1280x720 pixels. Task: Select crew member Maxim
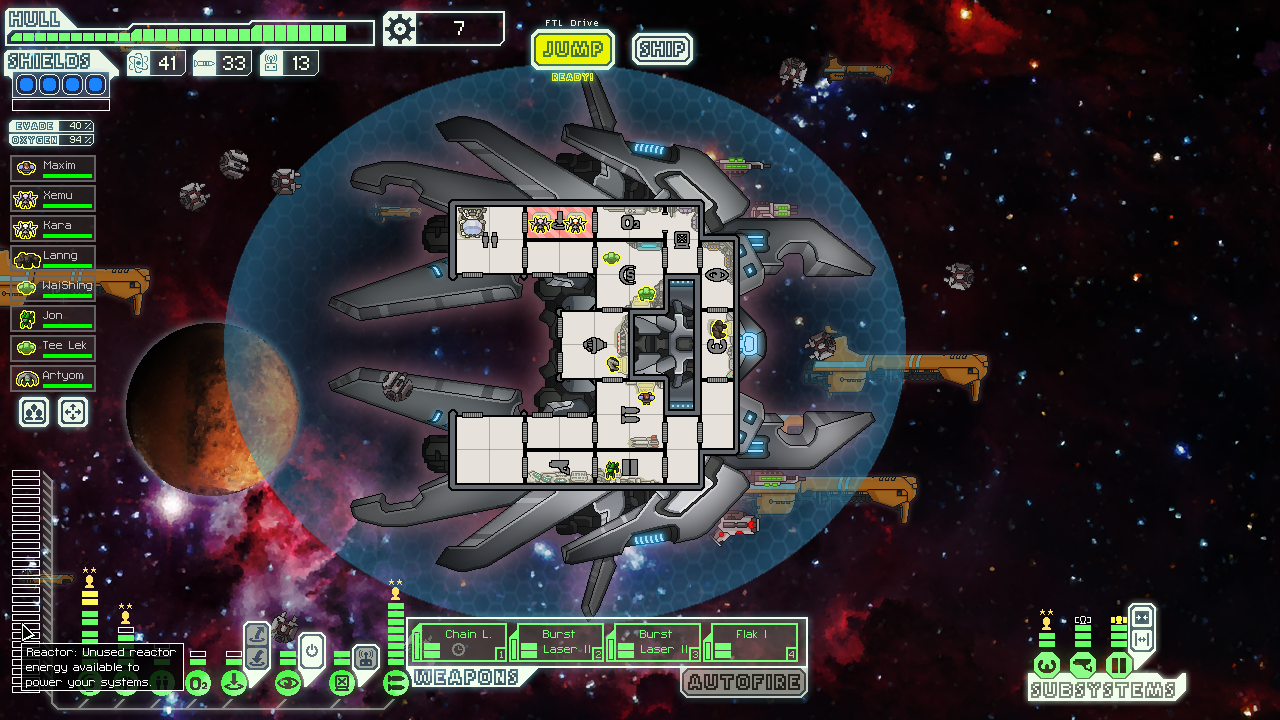click(x=54, y=169)
